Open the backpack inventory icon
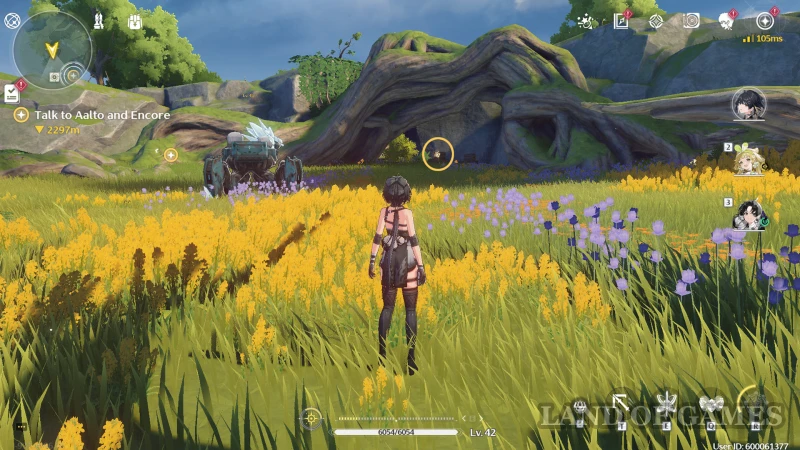Image resolution: width=800 pixels, height=450 pixels. click(135, 21)
